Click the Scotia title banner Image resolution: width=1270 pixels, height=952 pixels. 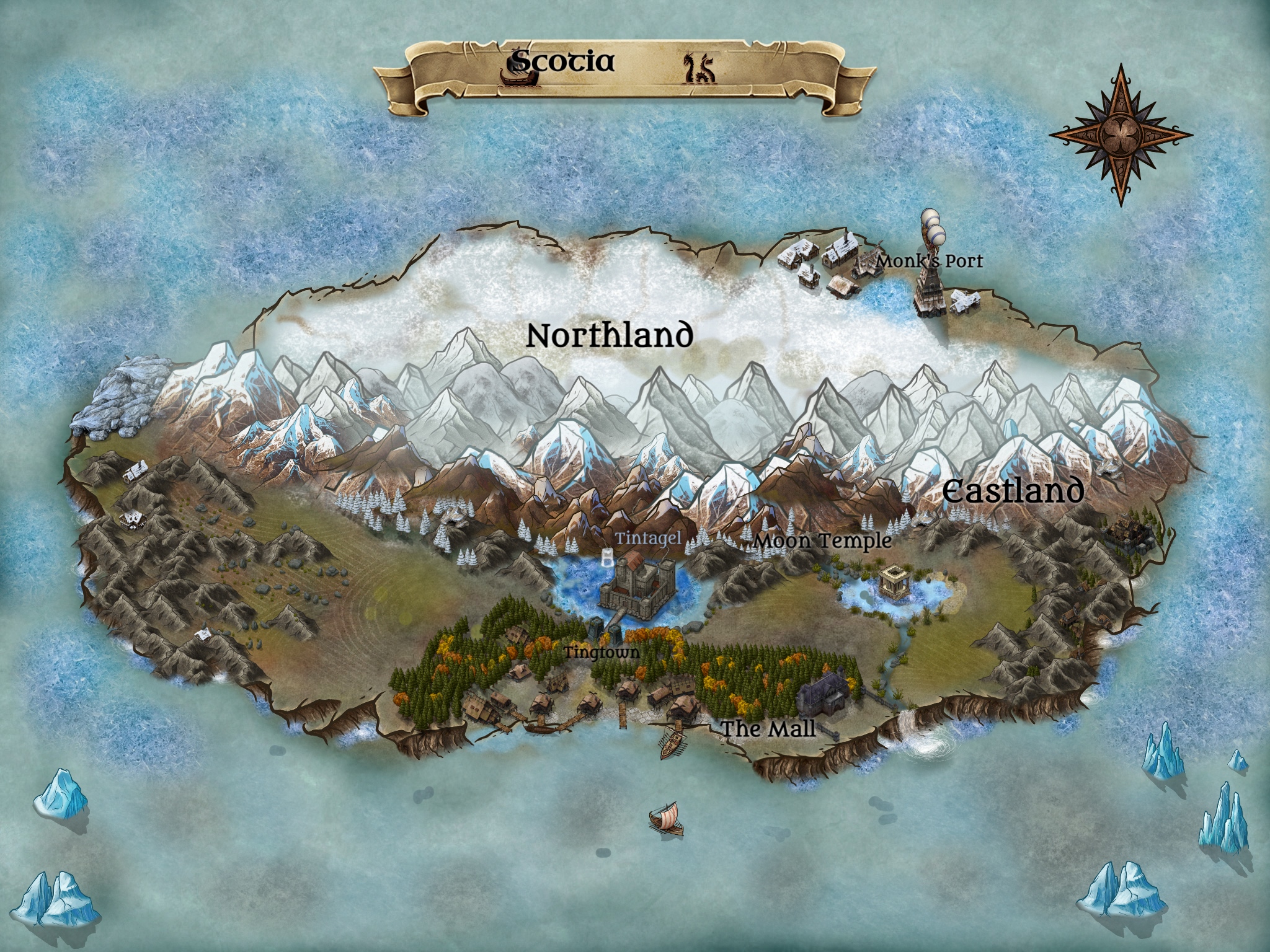click(x=562, y=62)
